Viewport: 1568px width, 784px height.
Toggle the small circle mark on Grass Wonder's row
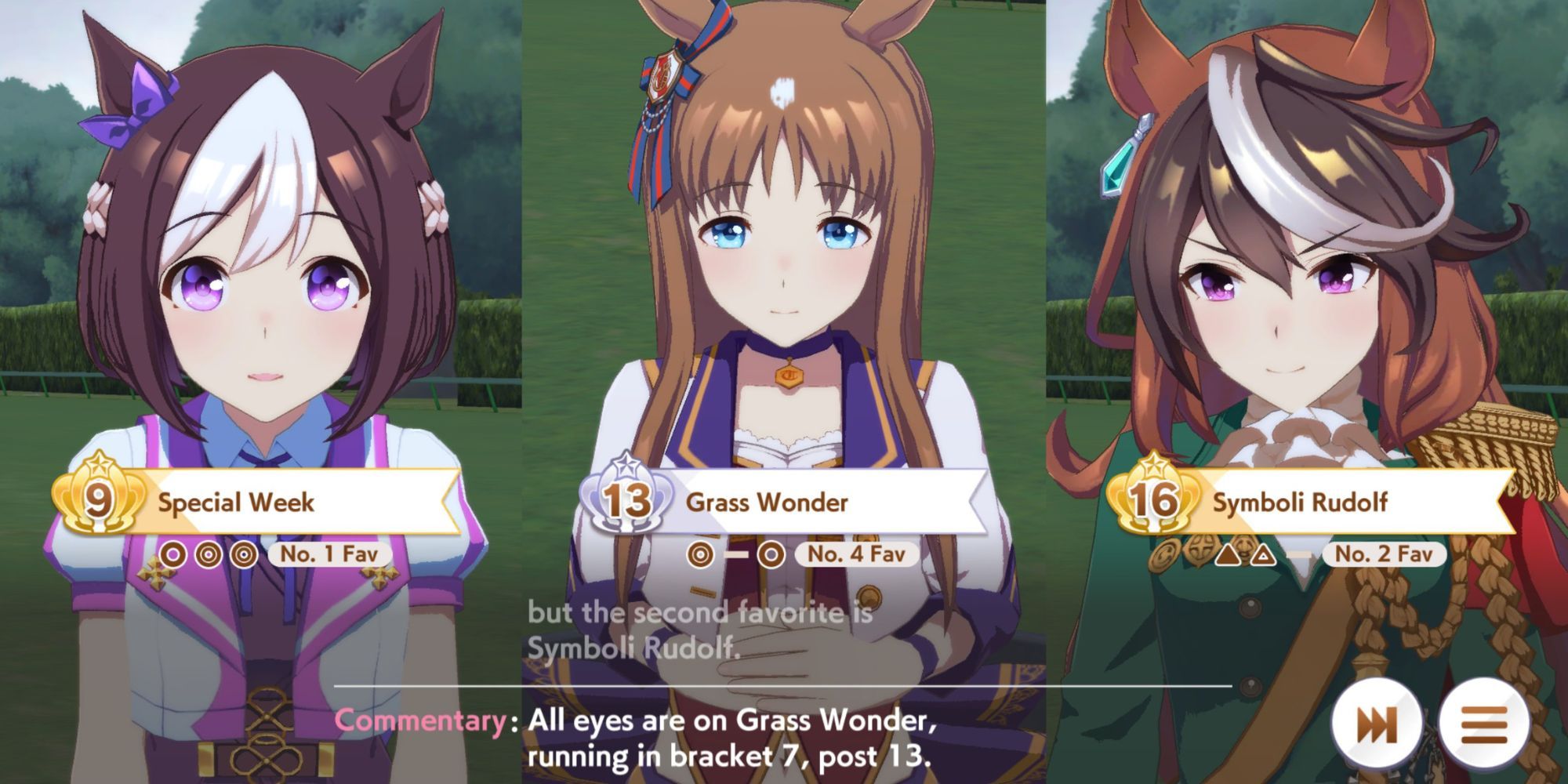(x=770, y=554)
